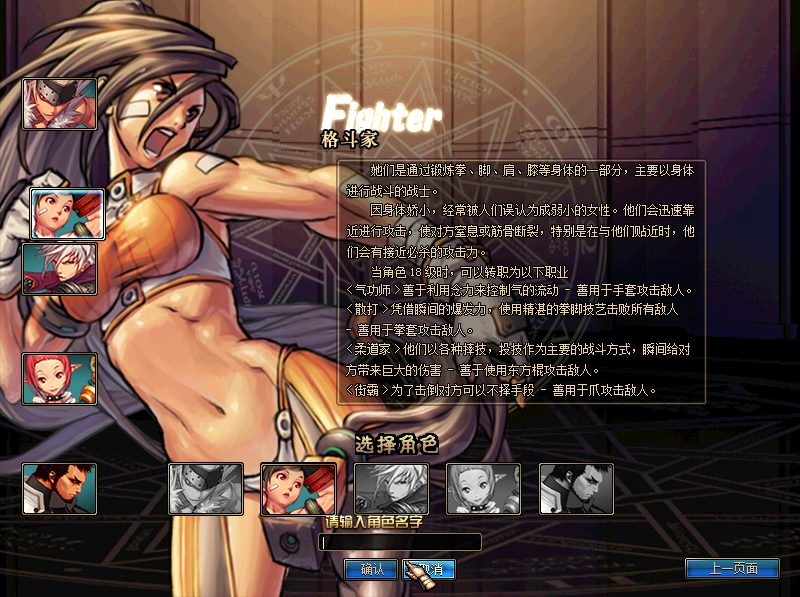Select the greyed-out elf mage portrait
Image resolution: width=800 pixels, height=597 pixels.
tap(483, 489)
